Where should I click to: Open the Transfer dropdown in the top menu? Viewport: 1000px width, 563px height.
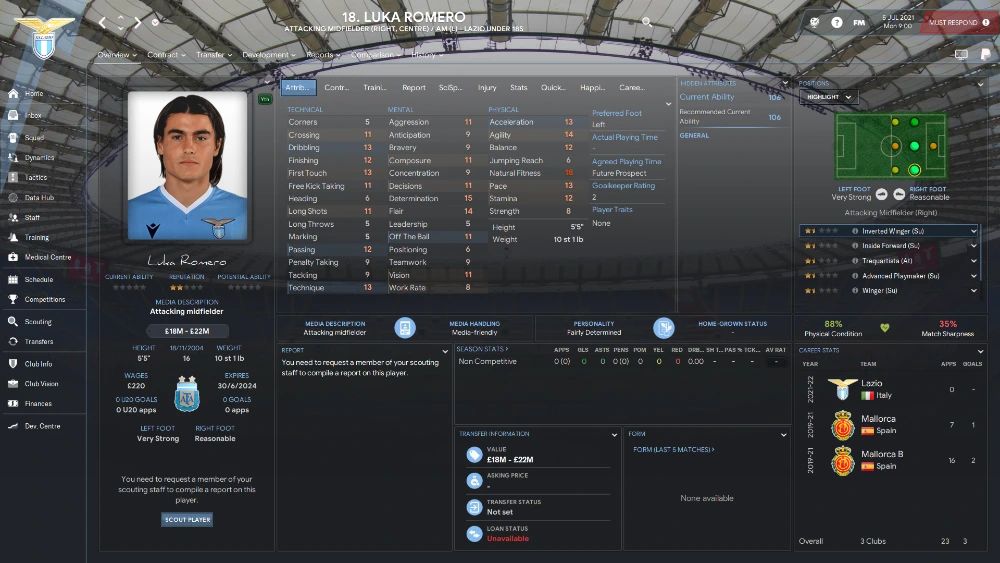point(213,55)
